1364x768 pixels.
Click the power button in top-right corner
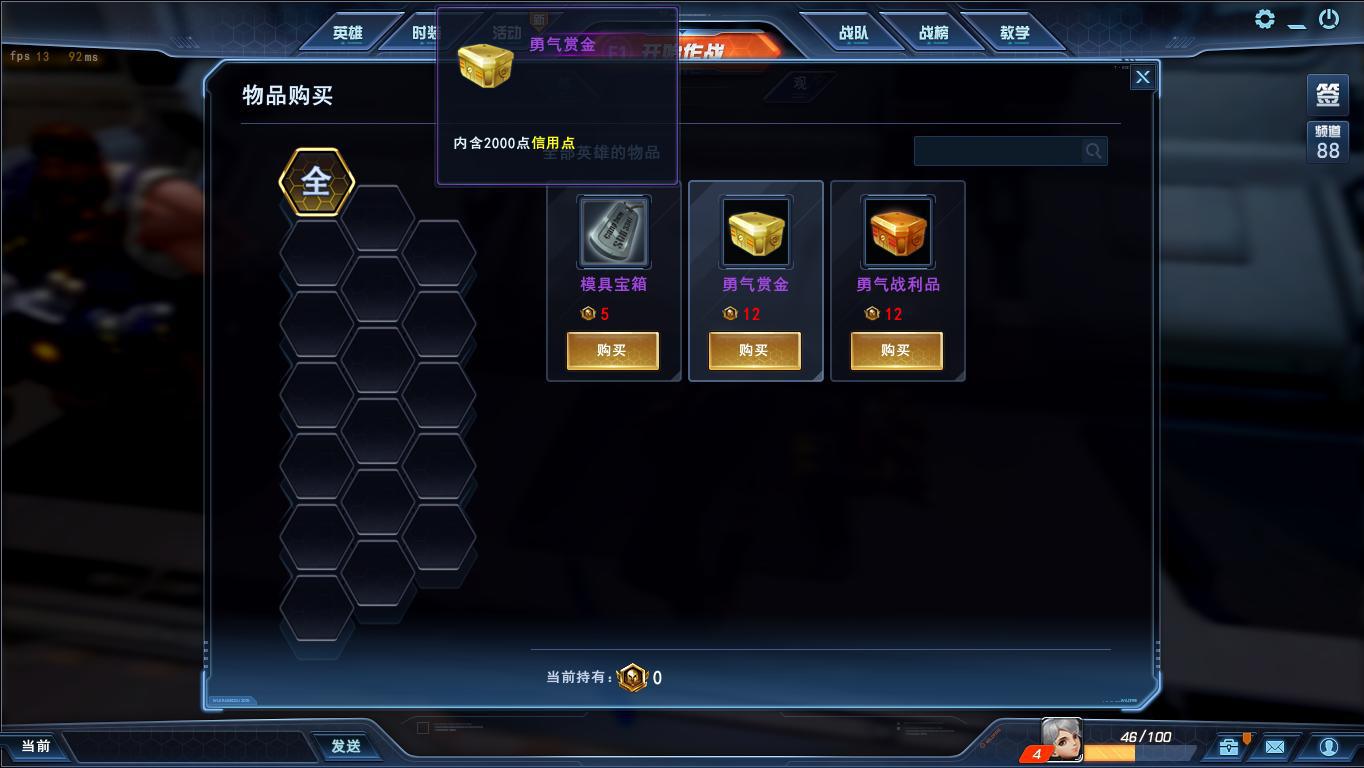pyautogui.click(x=1329, y=18)
